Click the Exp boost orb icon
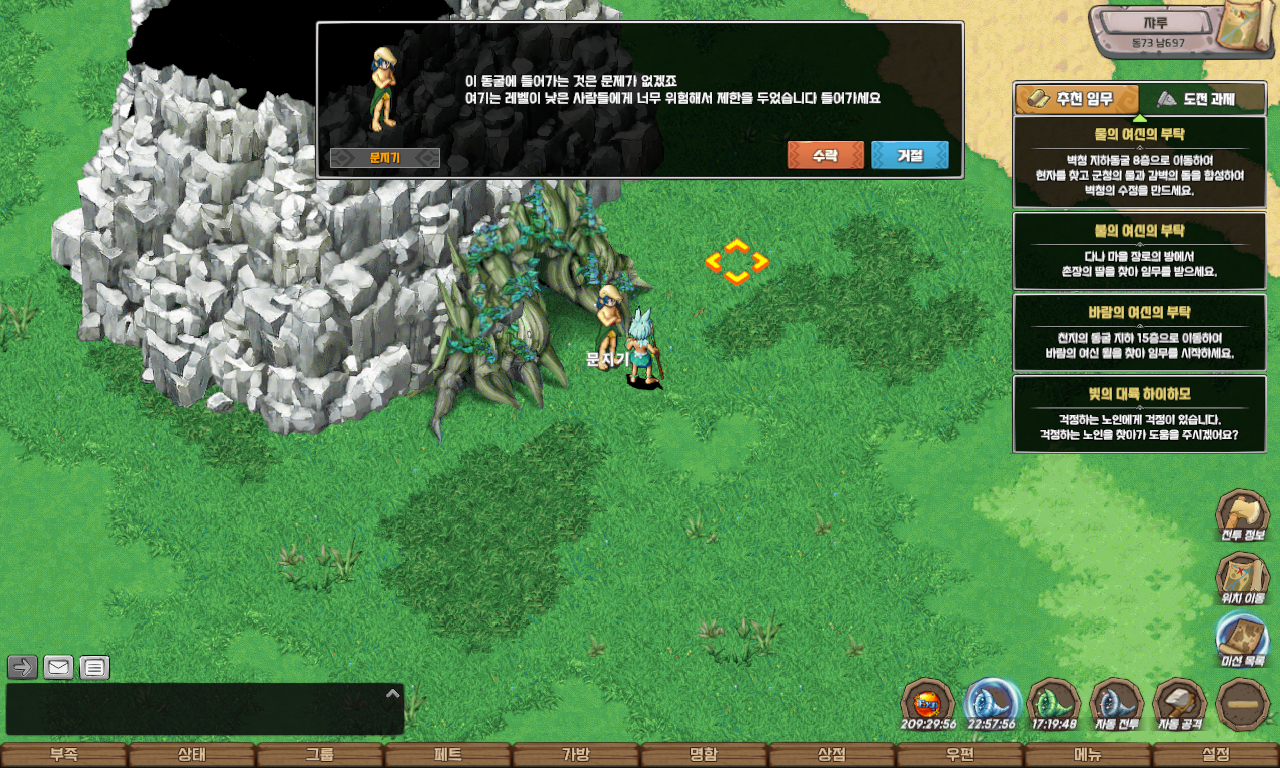The width and height of the screenshot is (1280, 768). pyautogui.click(x=927, y=704)
